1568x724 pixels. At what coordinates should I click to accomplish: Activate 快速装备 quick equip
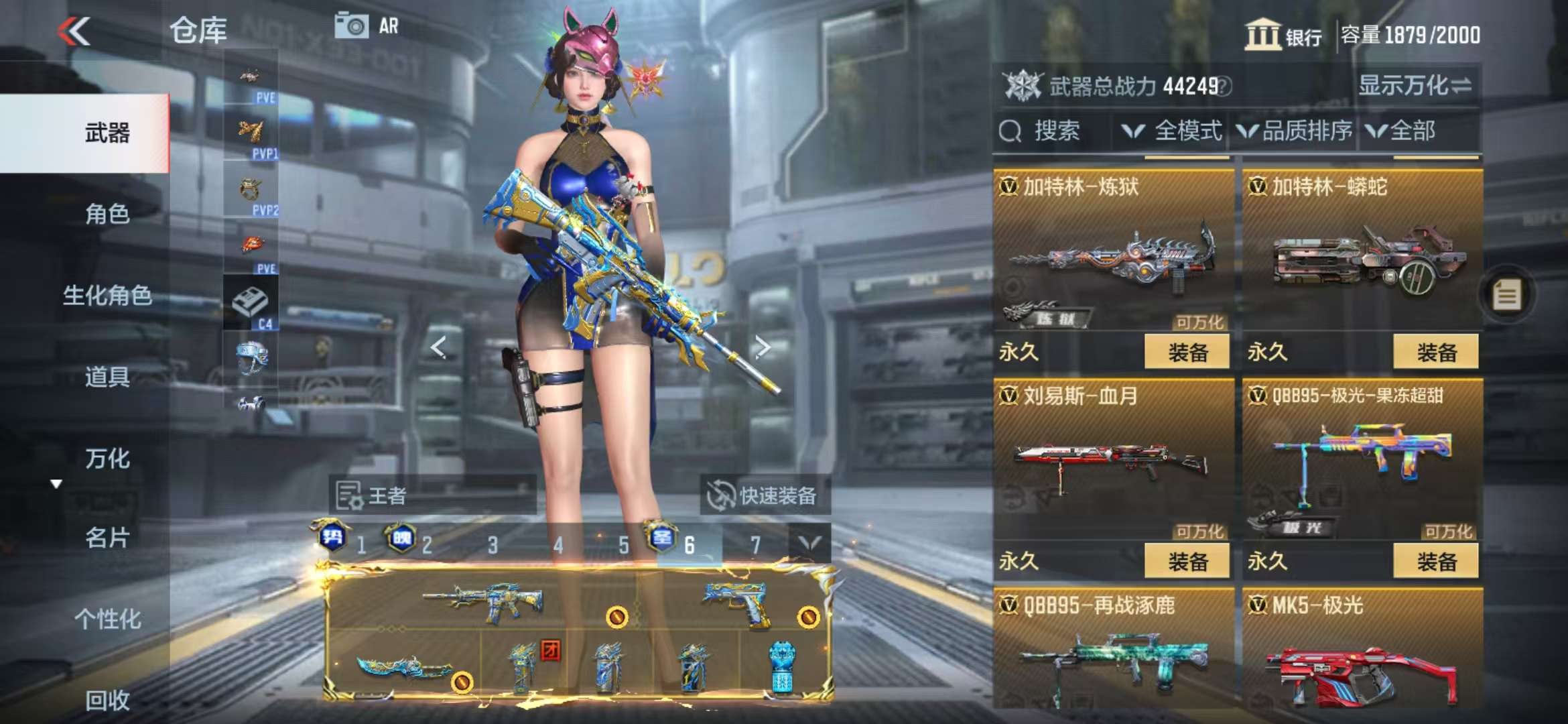765,496
